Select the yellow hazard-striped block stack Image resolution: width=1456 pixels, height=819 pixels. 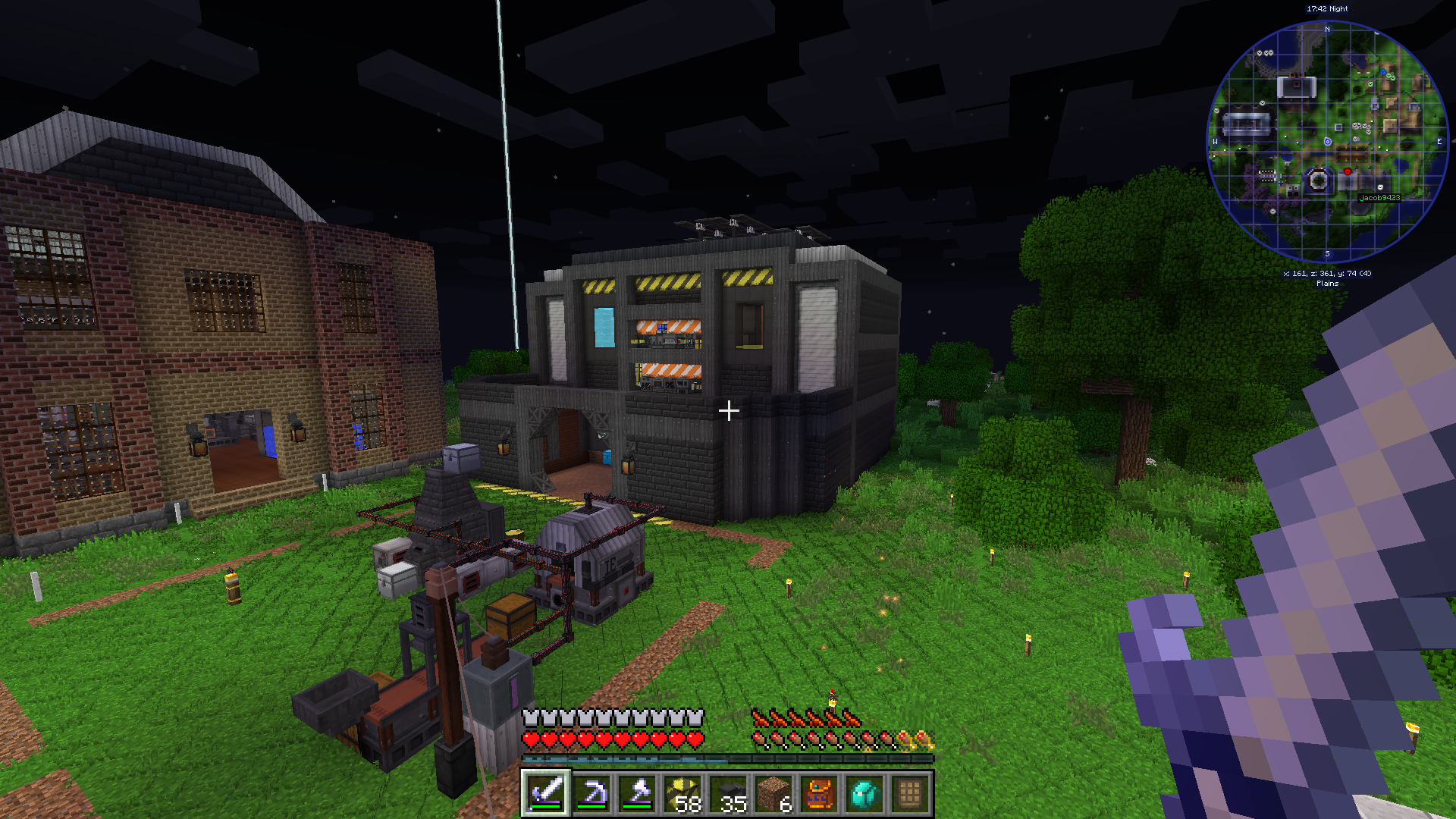(x=682, y=794)
